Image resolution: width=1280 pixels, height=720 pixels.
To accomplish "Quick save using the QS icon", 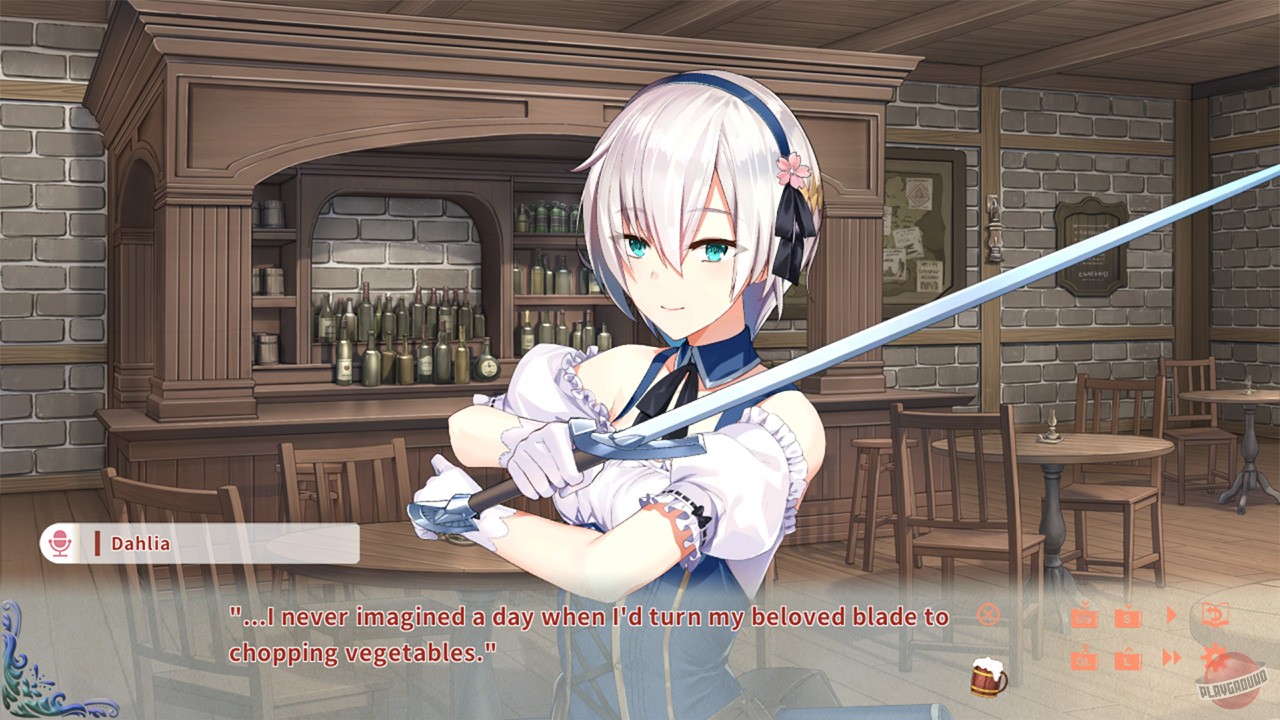I will click(1085, 616).
